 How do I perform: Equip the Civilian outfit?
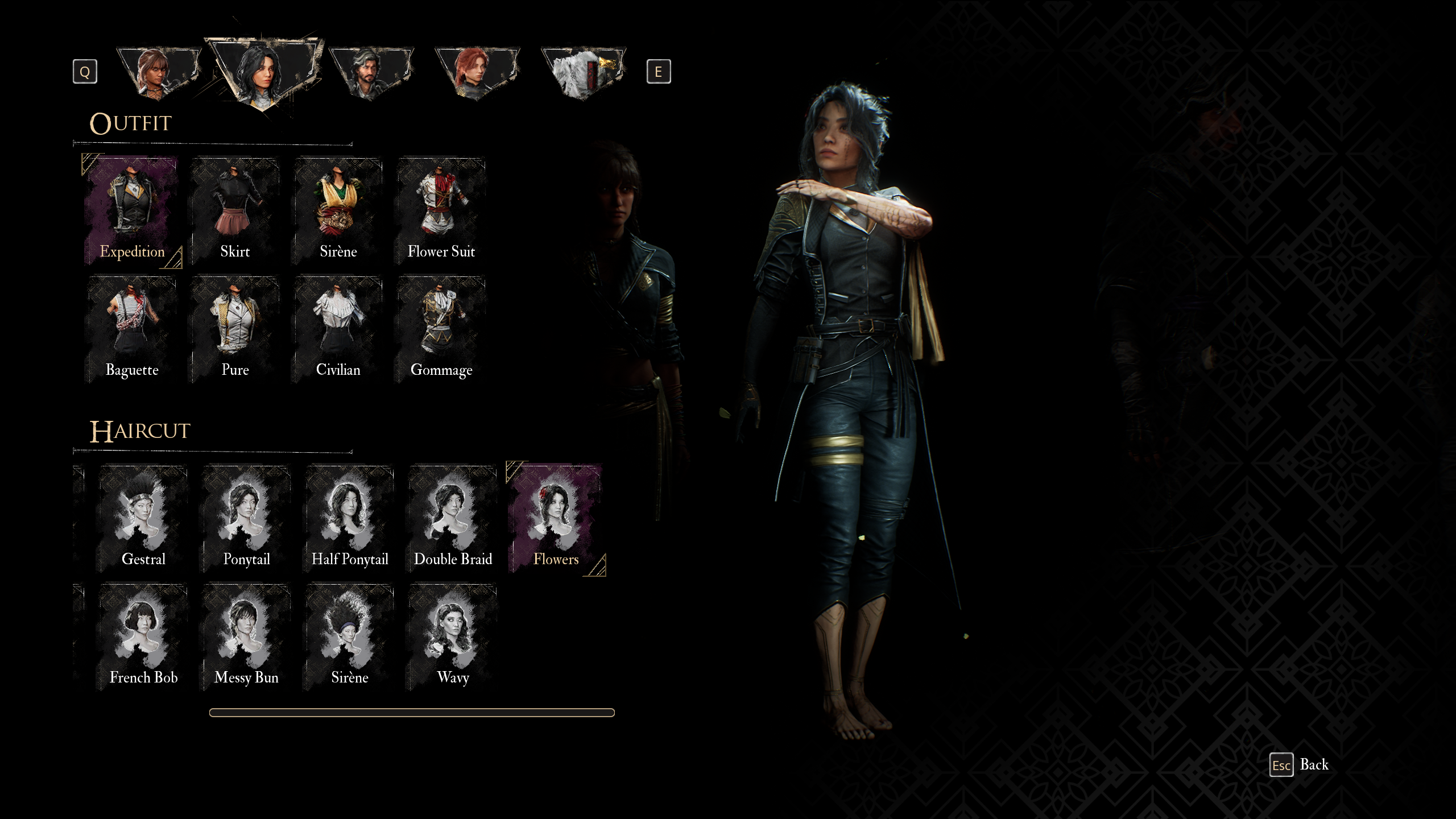coord(338,329)
